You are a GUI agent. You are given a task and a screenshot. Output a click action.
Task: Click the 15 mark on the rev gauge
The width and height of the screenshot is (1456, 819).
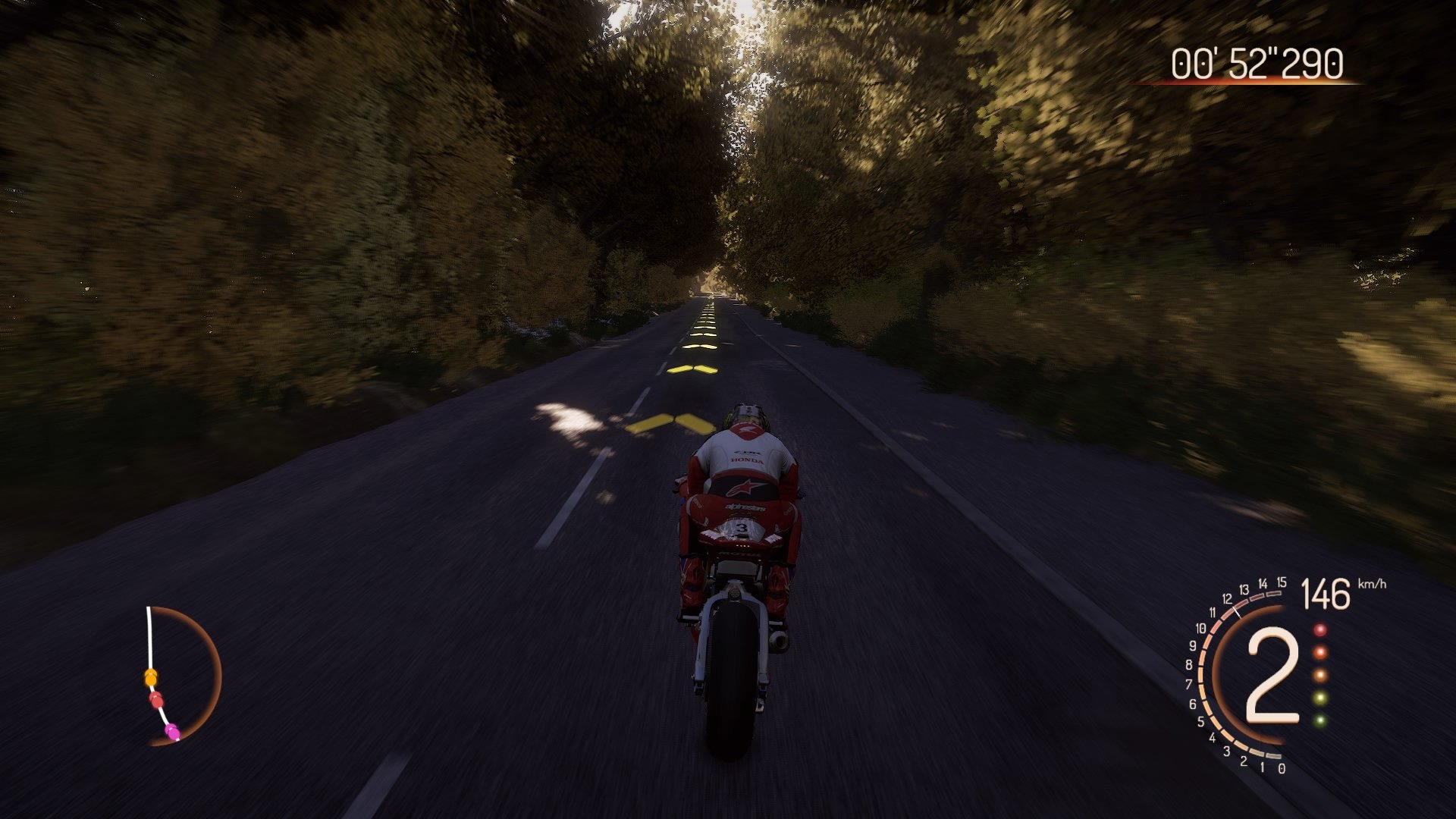tap(1281, 582)
